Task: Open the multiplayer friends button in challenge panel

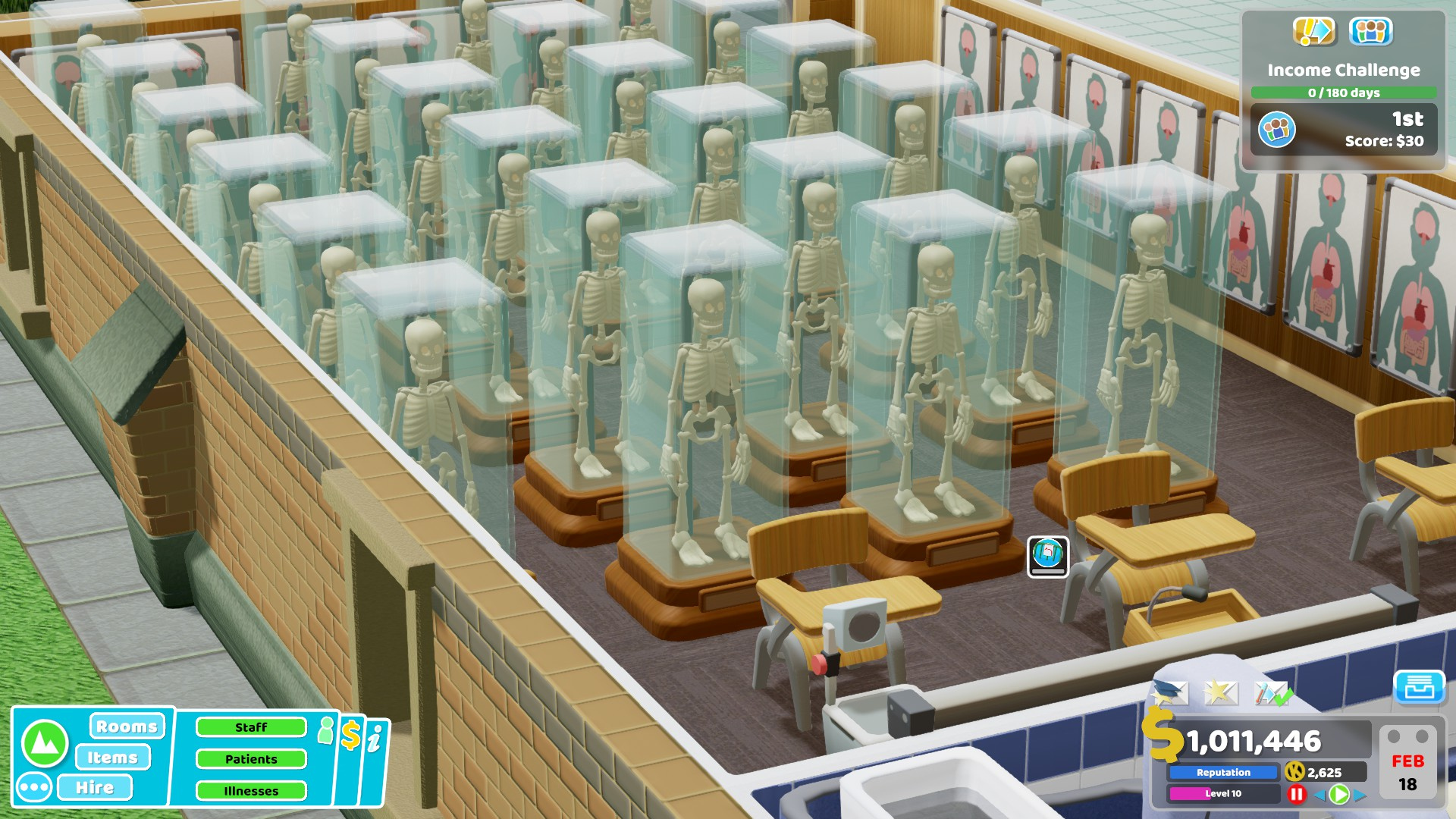Action: (1370, 31)
